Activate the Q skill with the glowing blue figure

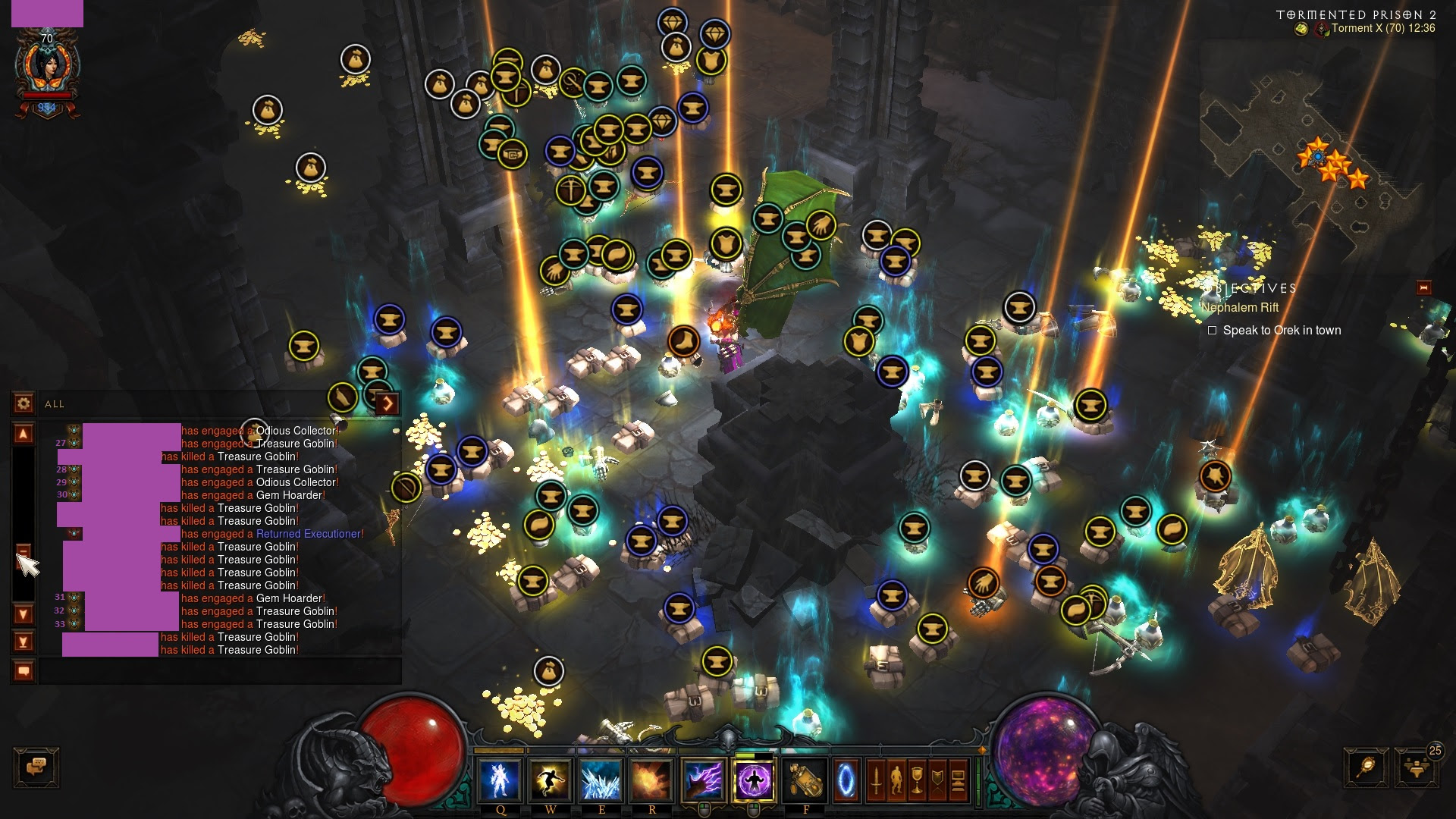tap(500, 780)
